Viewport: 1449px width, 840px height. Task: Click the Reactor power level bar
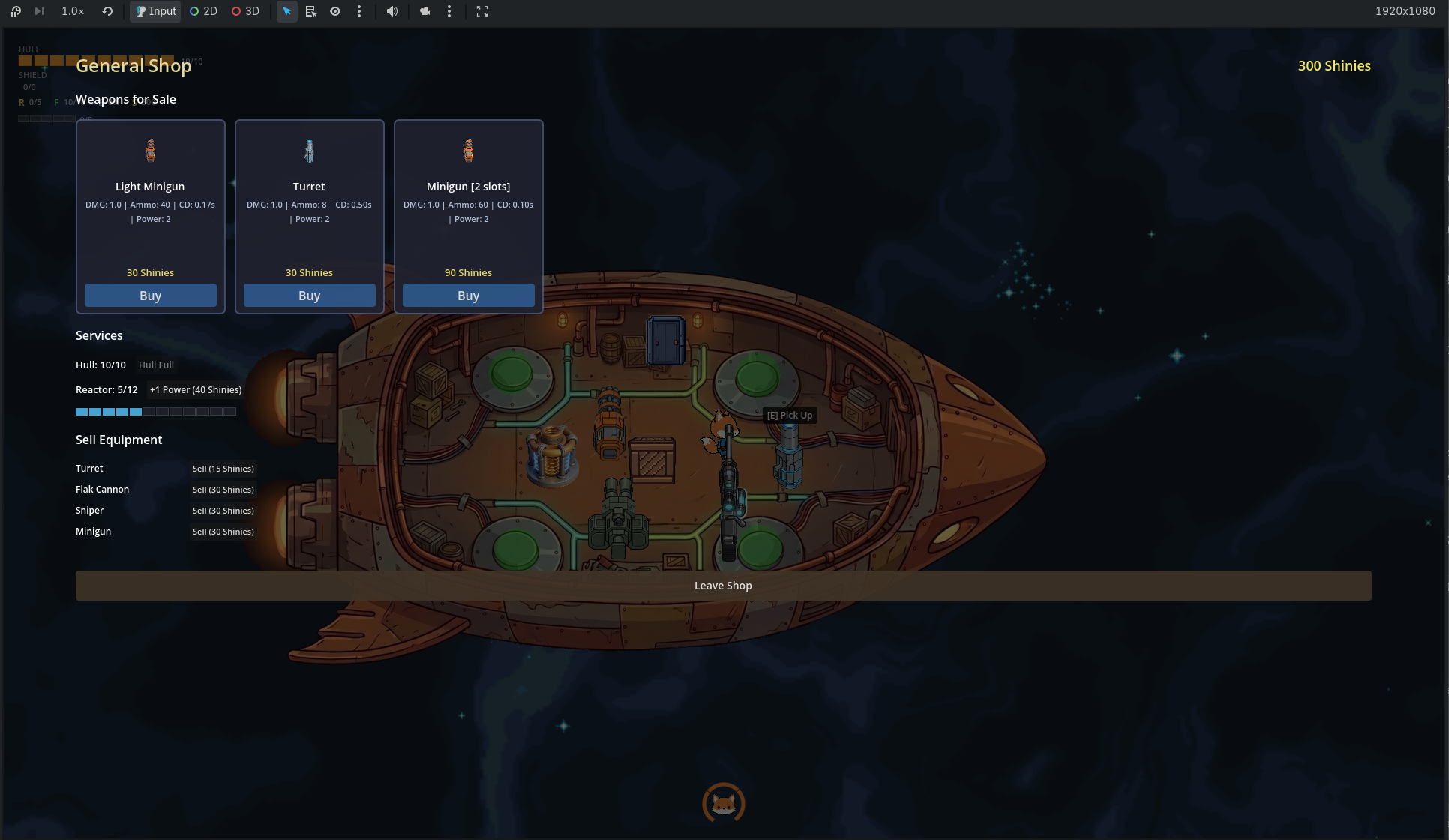point(156,411)
